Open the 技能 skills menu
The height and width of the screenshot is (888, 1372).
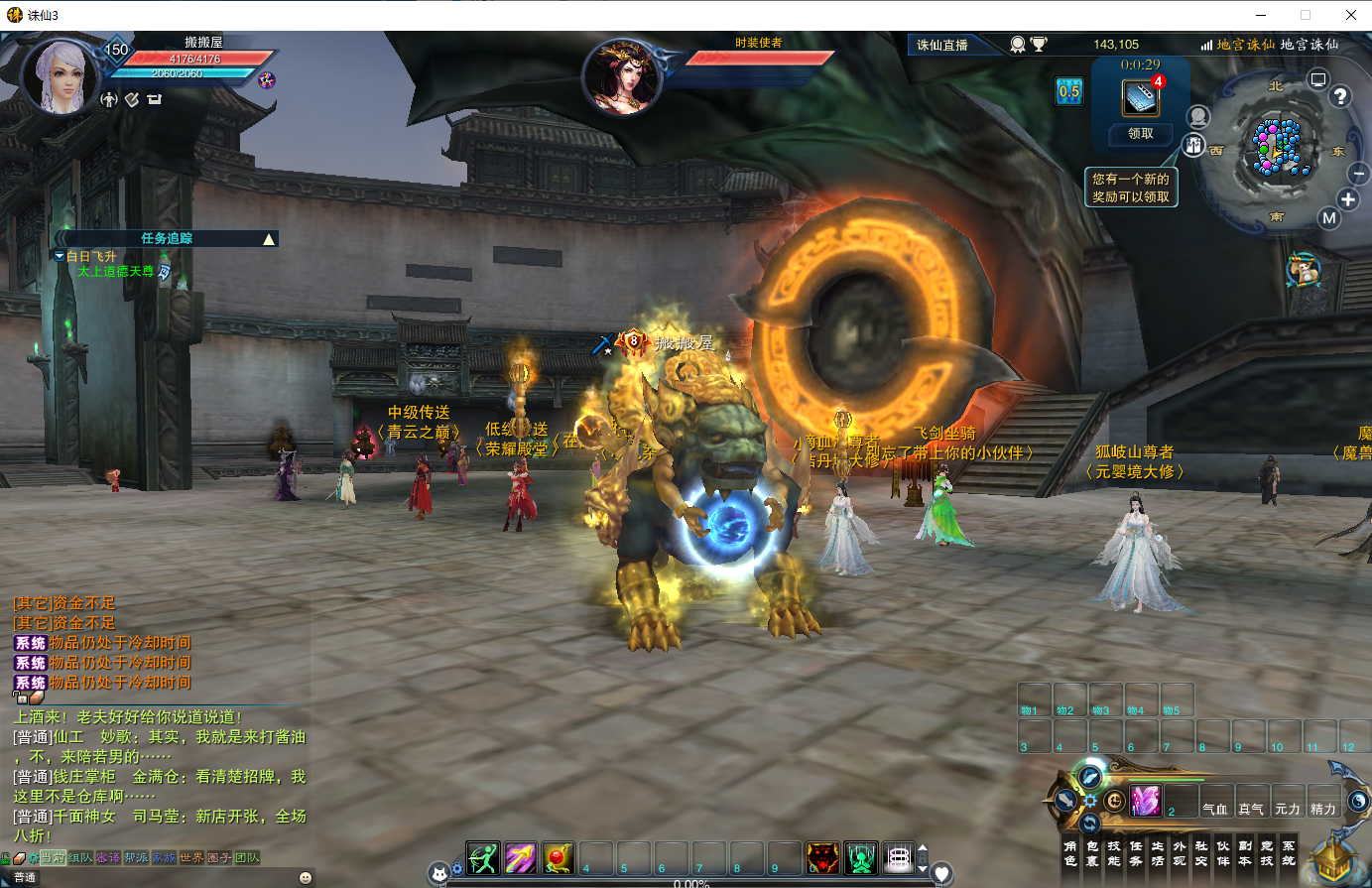(1114, 853)
